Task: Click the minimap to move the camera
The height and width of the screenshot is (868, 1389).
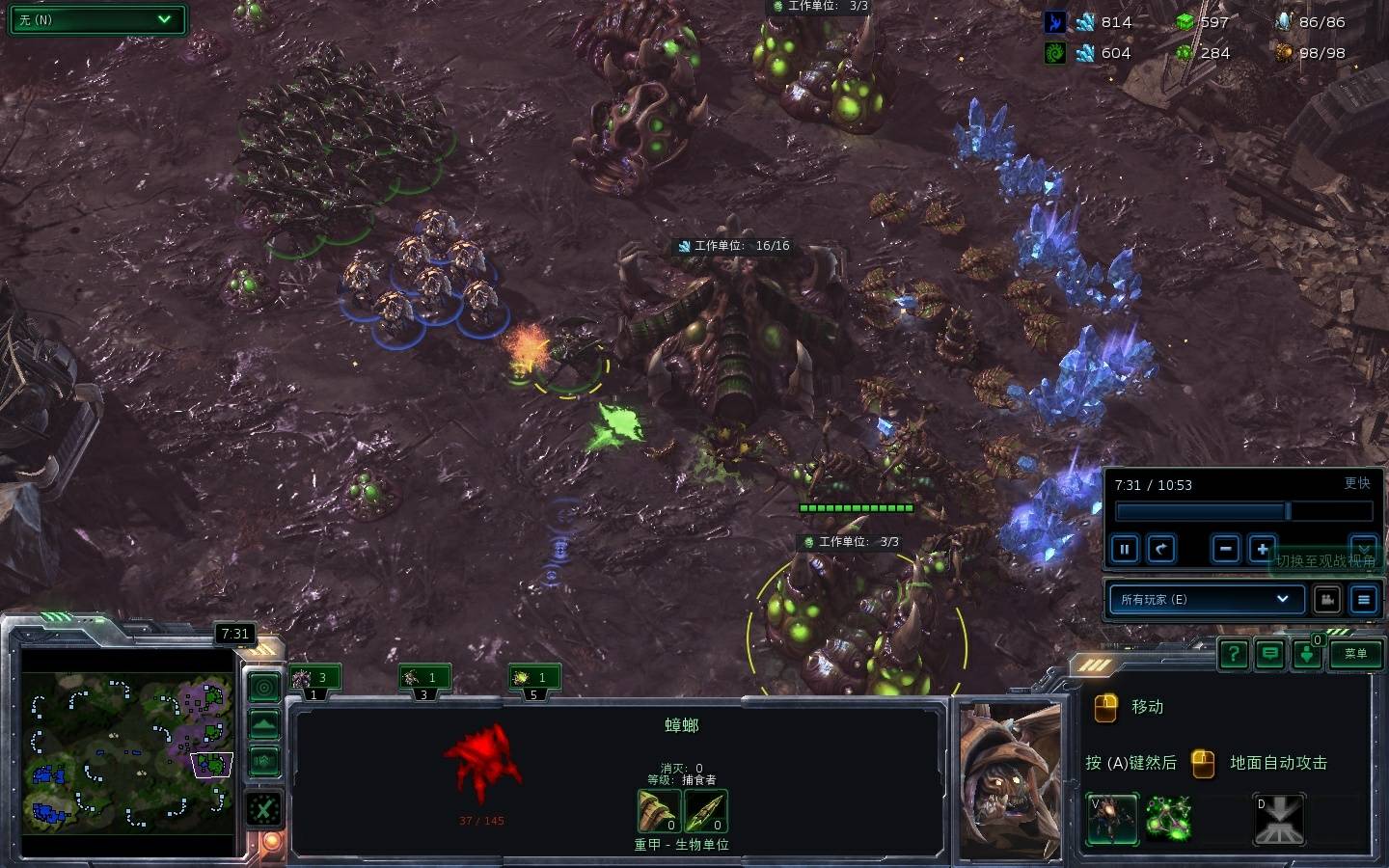Action: (127, 752)
